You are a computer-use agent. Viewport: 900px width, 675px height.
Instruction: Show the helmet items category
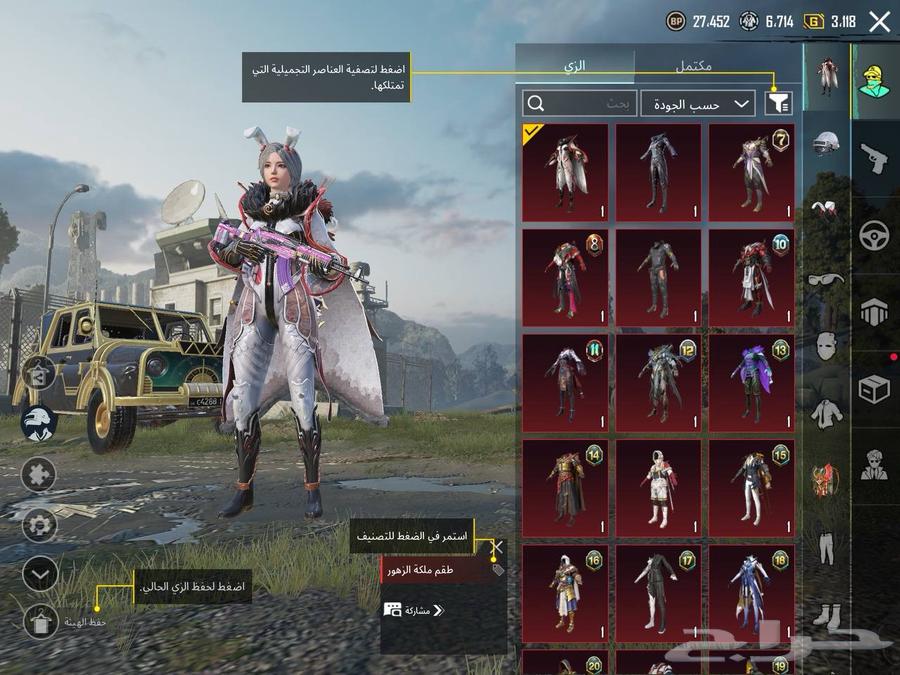coord(826,142)
